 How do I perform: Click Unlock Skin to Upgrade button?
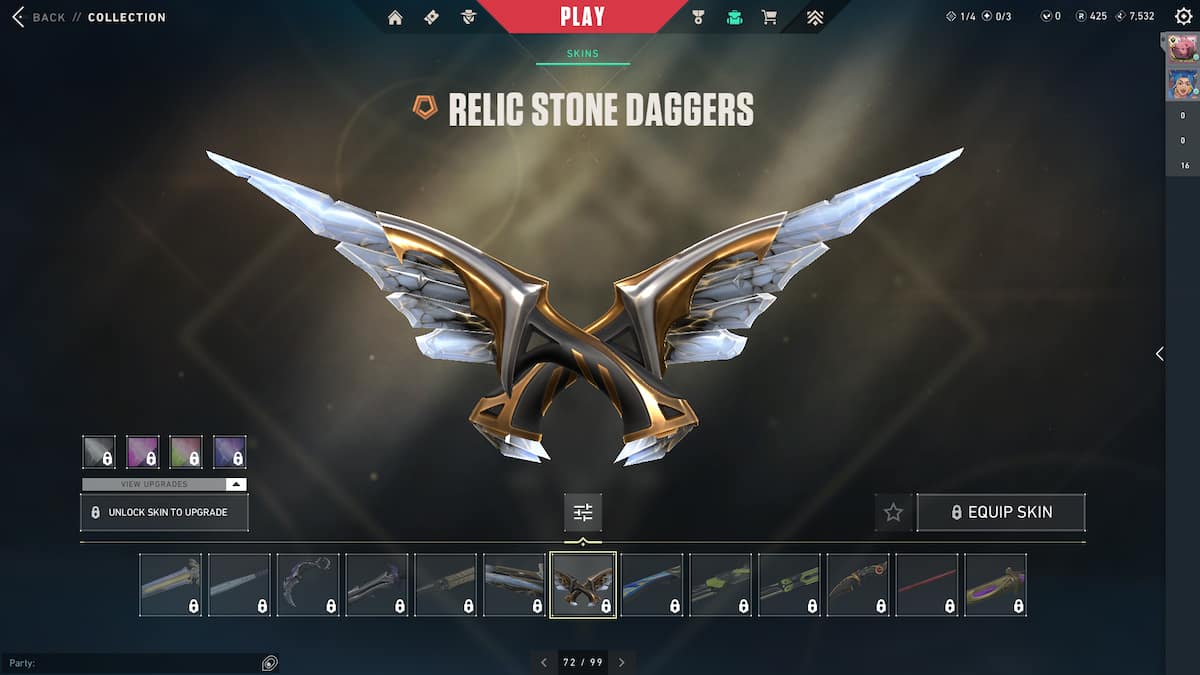pyautogui.click(x=164, y=512)
